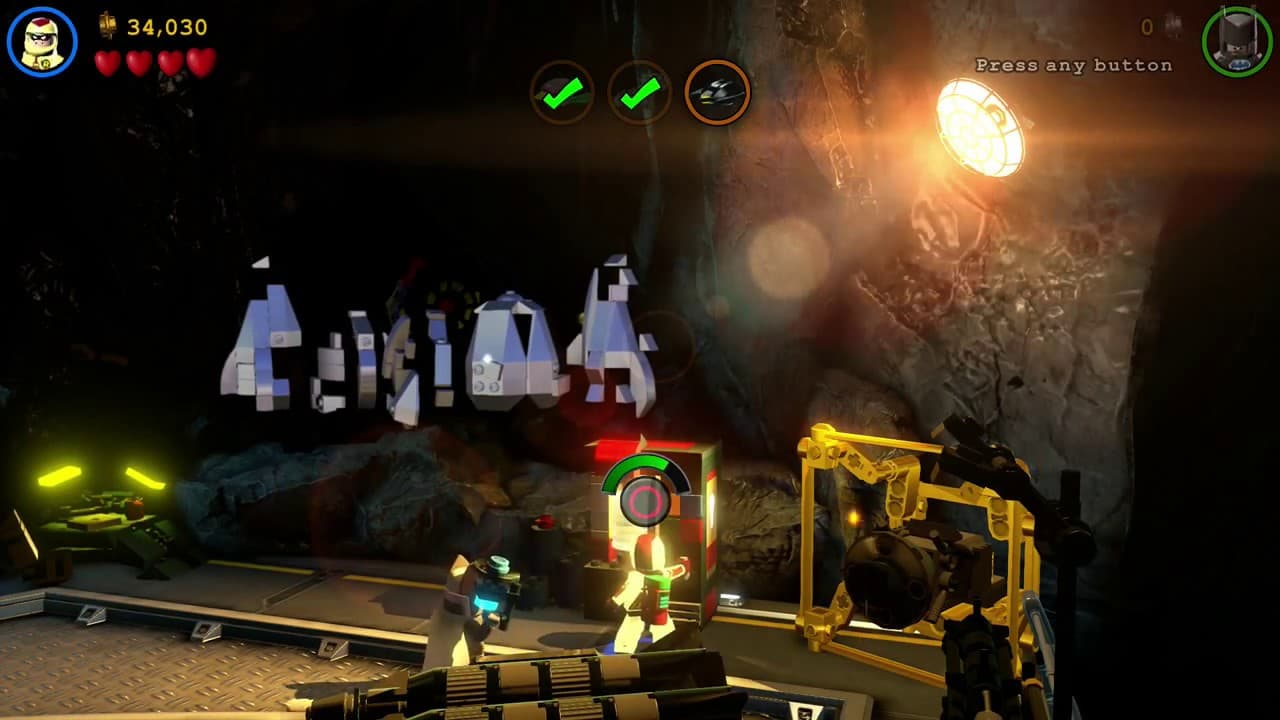Choose the orange-ringed vehicle objective icon
Viewport: 1280px width, 720px height.
click(717, 93)
